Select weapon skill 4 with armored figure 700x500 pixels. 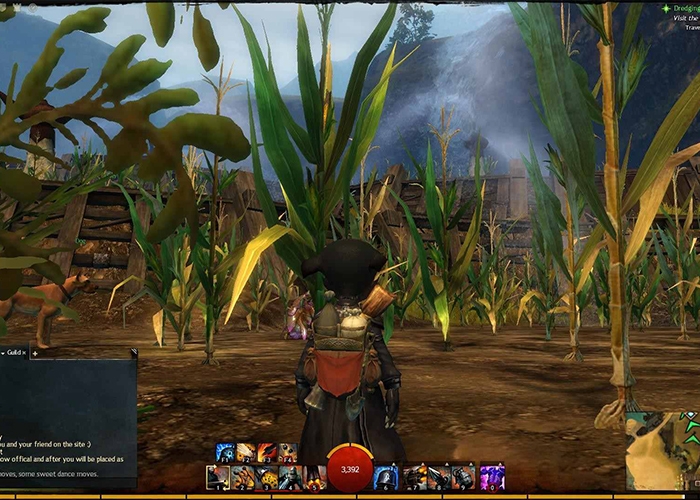290,477
